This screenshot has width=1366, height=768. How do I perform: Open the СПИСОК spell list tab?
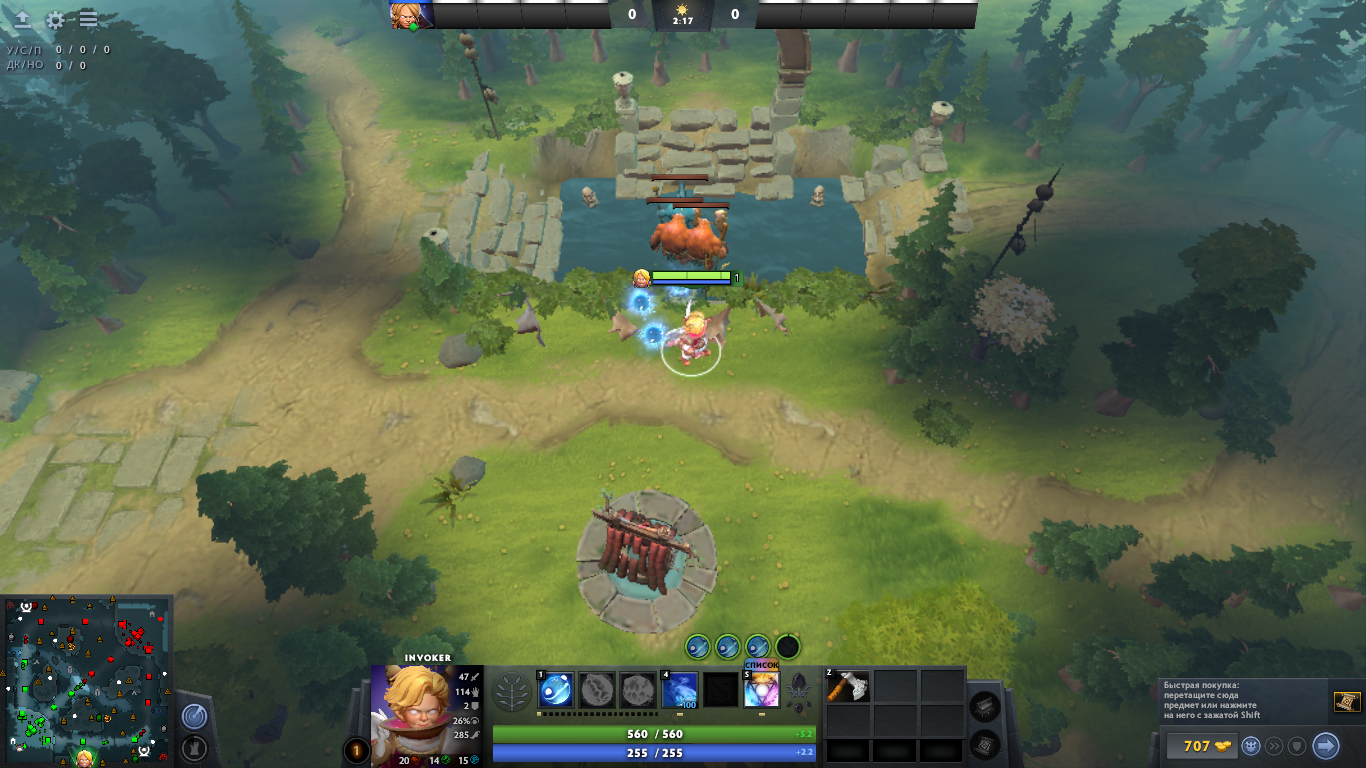click(761, 665)
